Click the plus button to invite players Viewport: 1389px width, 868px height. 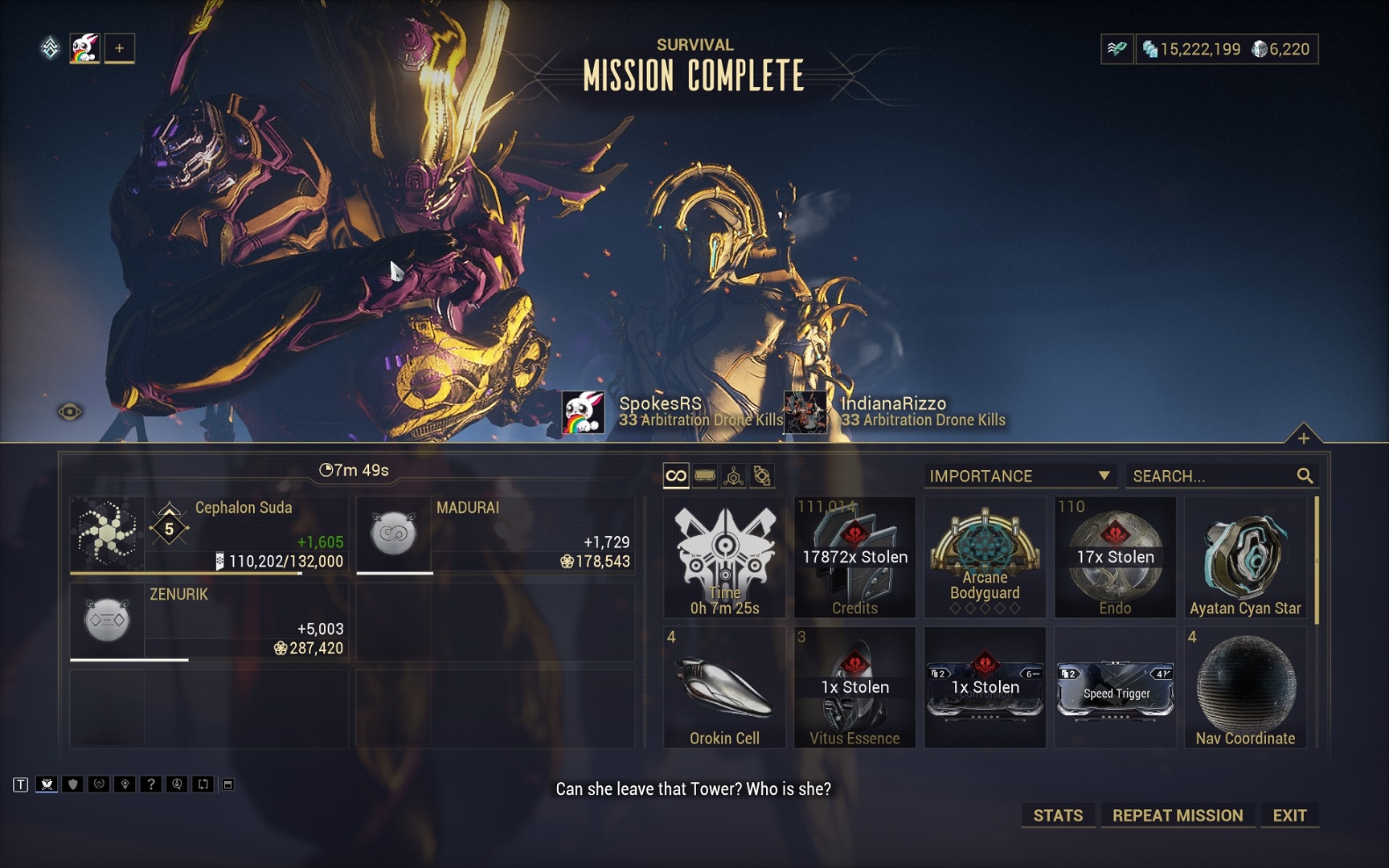click(x=119, y=48)
